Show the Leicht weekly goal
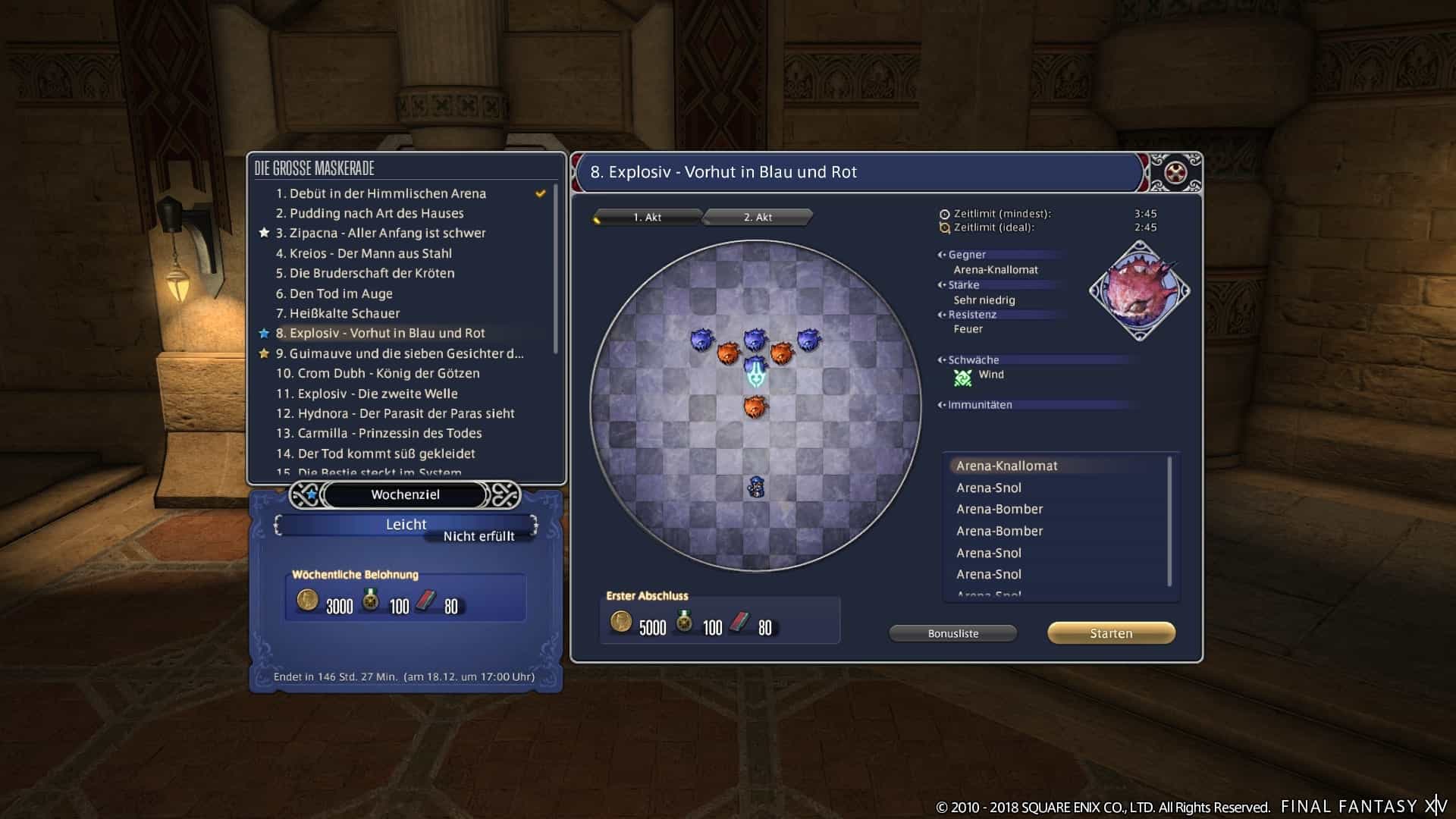The width and height of the screenshot is (1456, 819). pyautogui.click(x=406, y=524)
